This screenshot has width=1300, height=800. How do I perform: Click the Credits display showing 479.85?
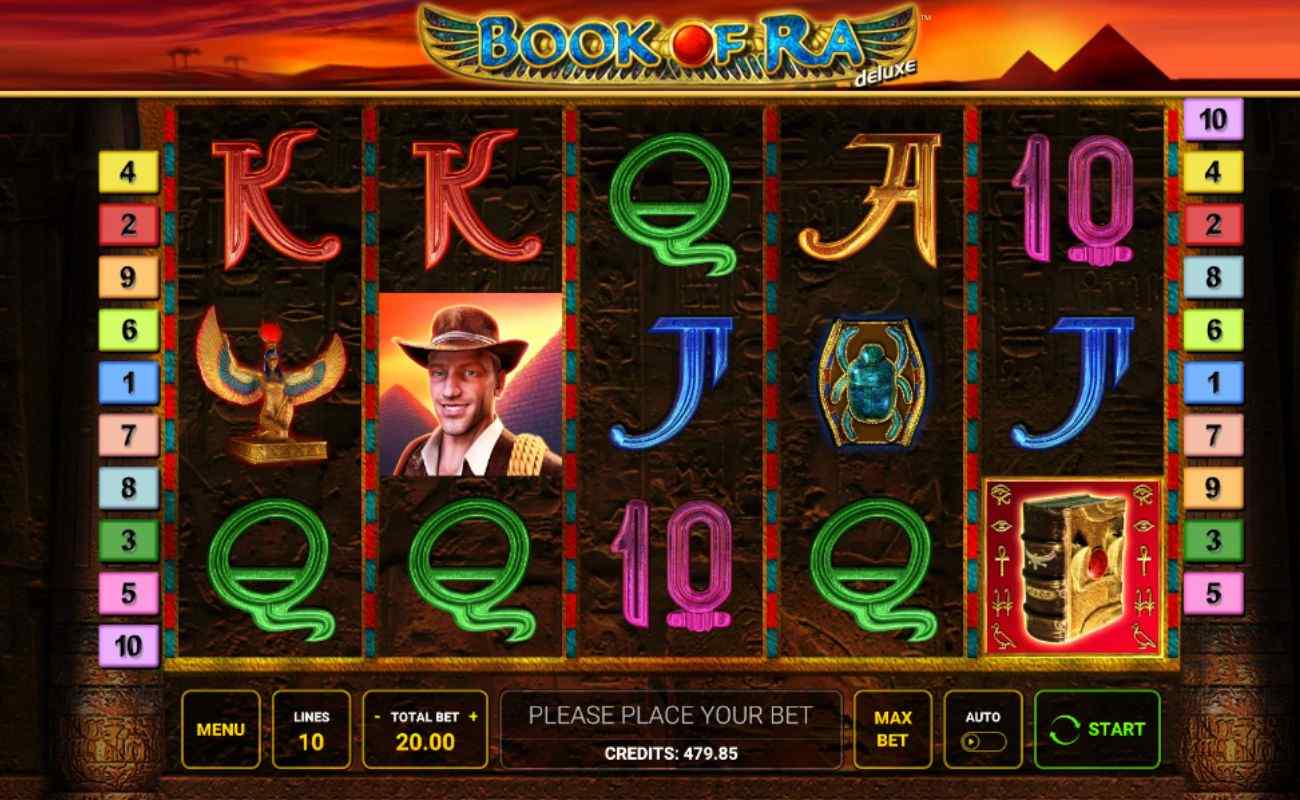(x=673, y=753)
